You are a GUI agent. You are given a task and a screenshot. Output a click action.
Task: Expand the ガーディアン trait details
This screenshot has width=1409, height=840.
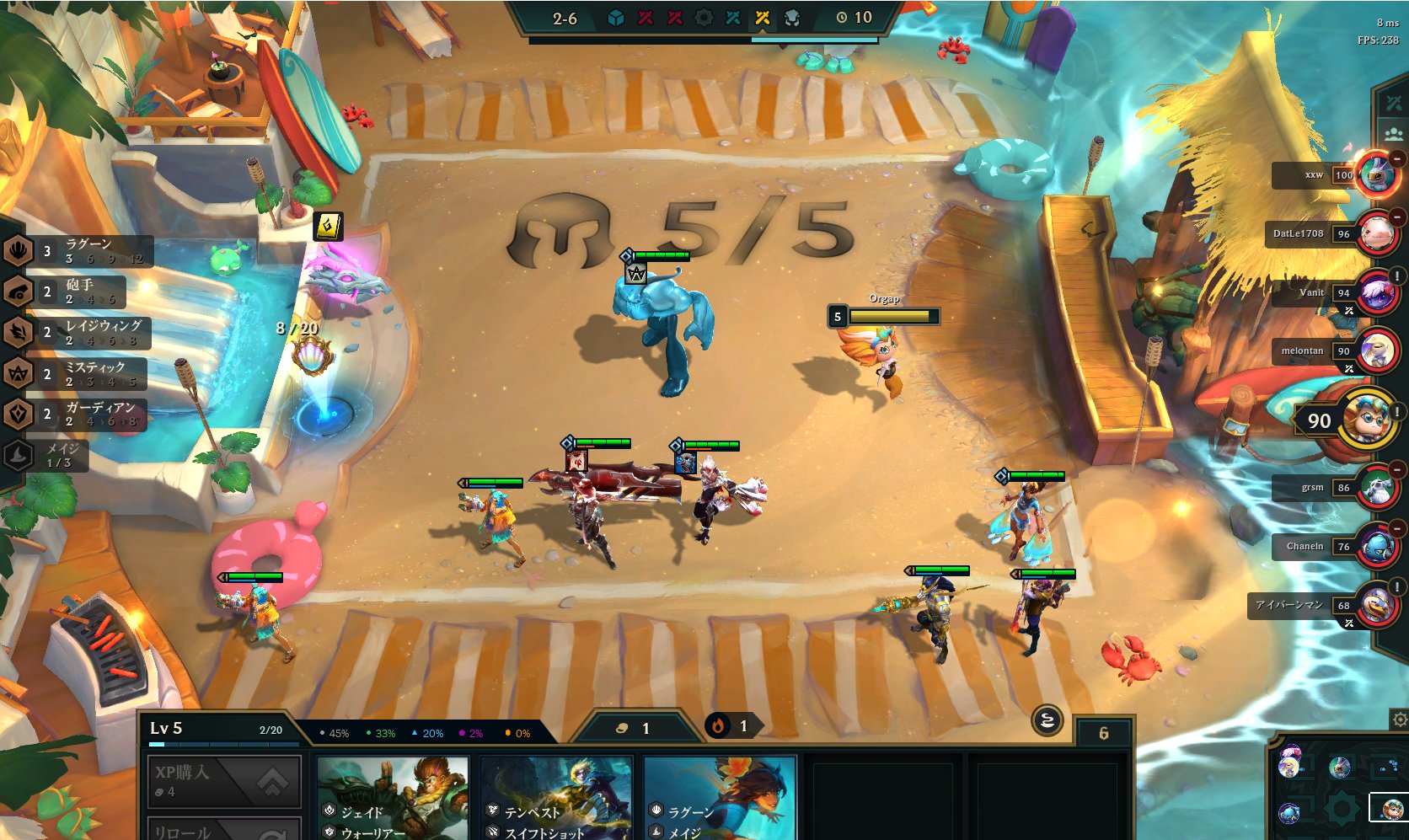click(93, 413)
